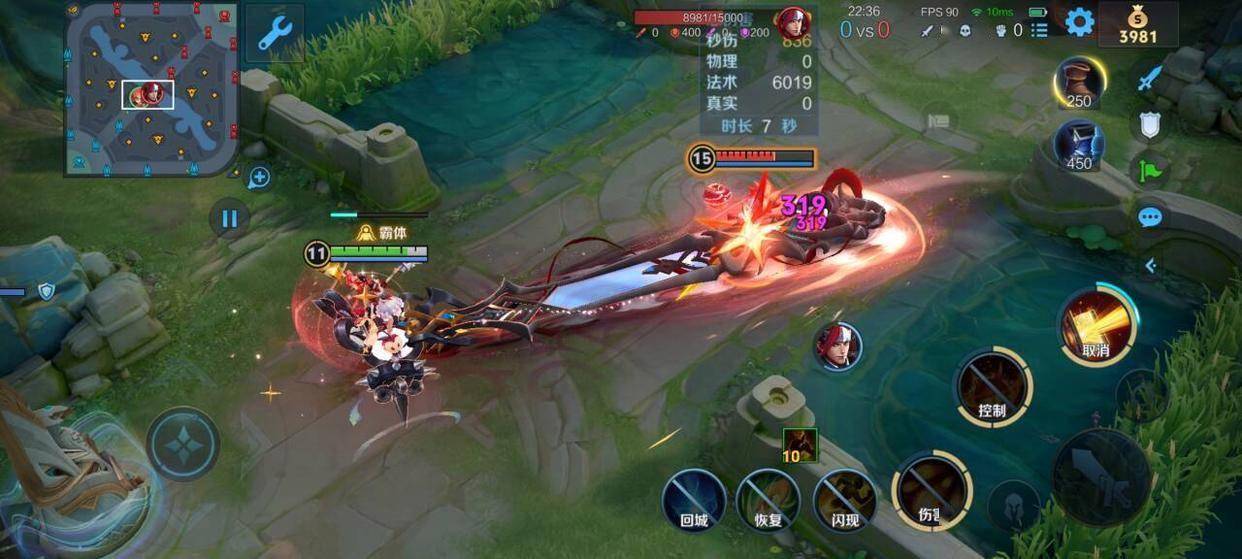Send the green flag rally signal
The height and width of the screenshot is (559, 1242).
point(1151,170)
